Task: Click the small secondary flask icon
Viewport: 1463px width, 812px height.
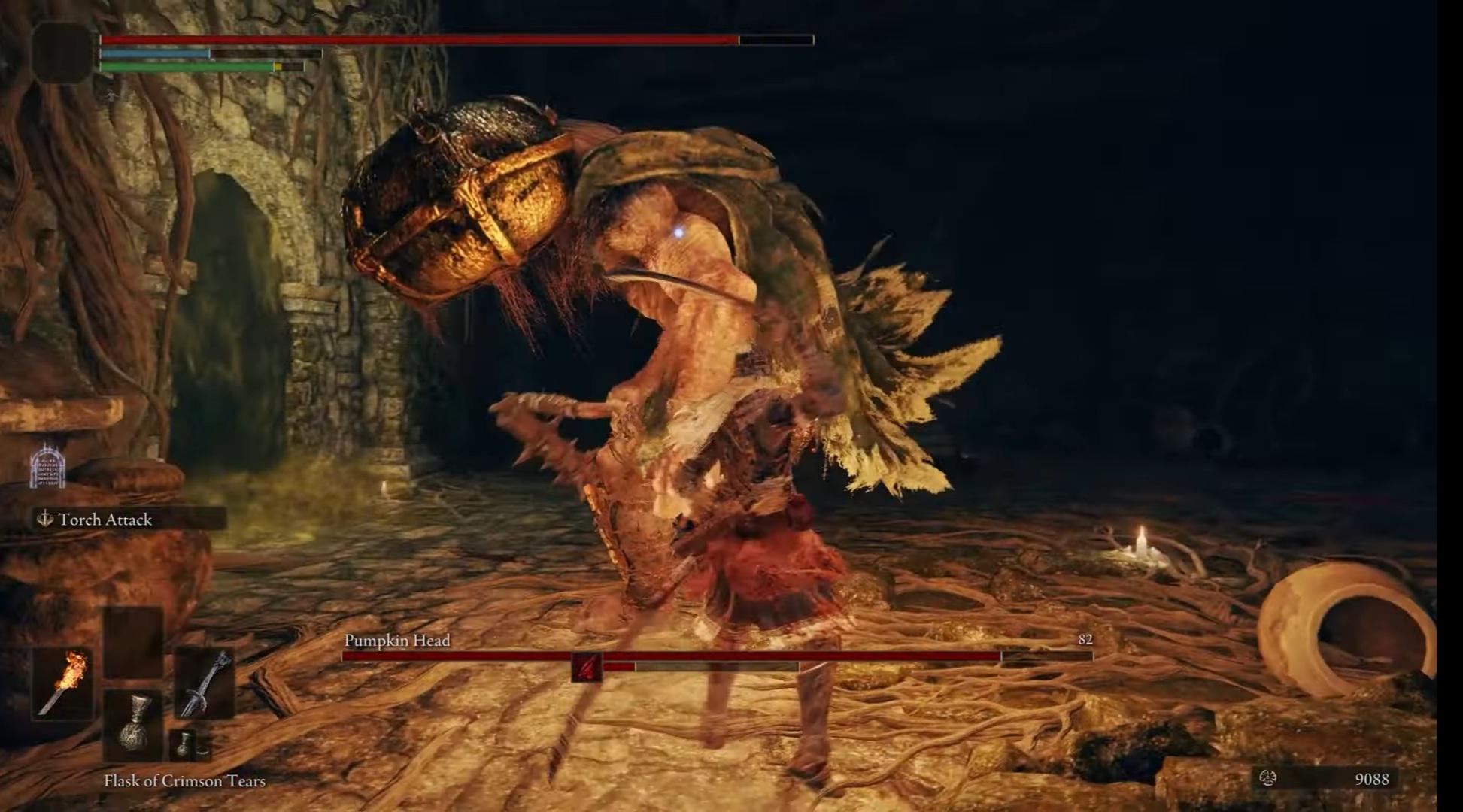Action: (x=184, y=744)
